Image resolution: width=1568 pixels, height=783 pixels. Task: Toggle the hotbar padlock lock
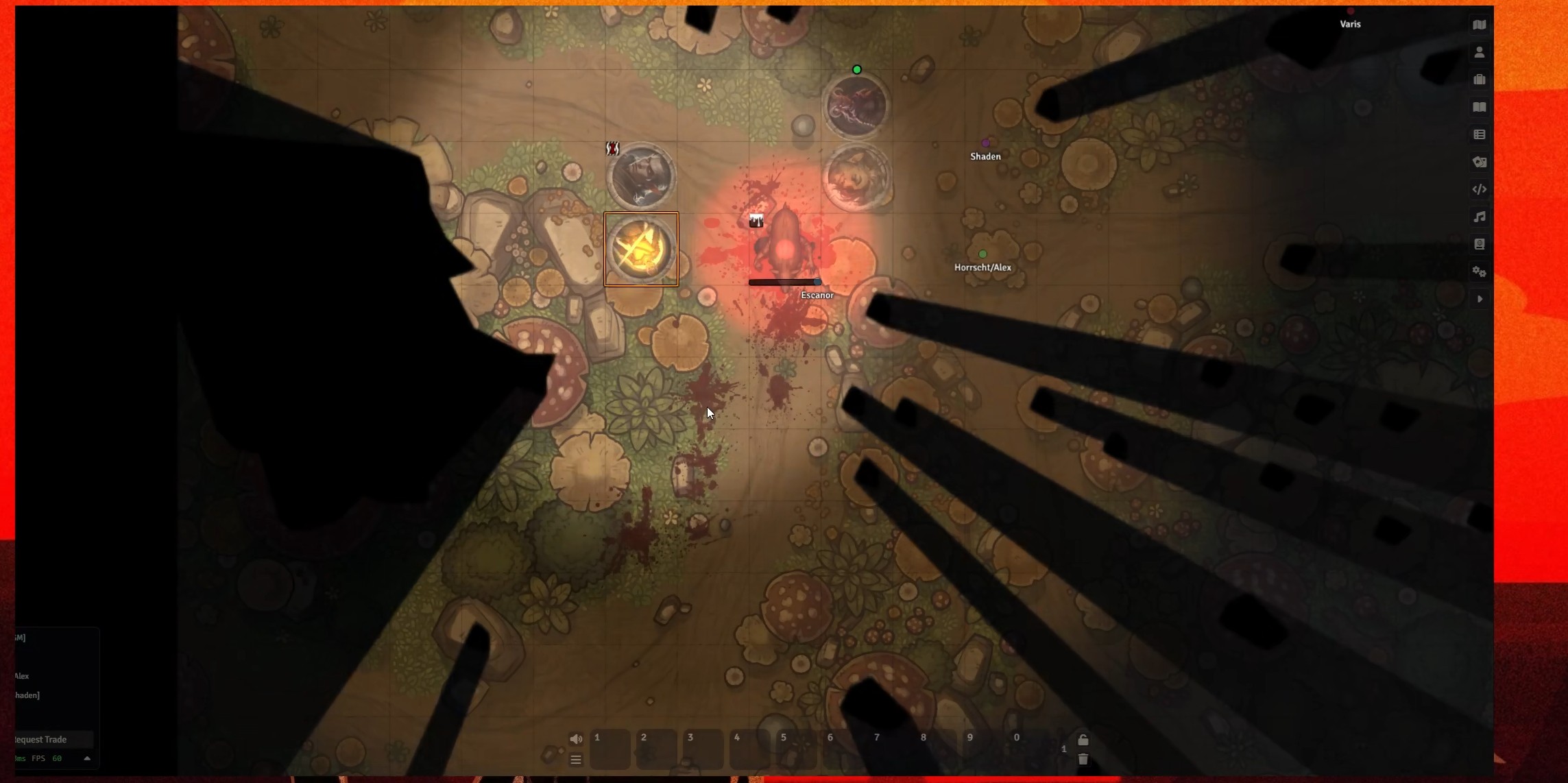(1083, 739)
